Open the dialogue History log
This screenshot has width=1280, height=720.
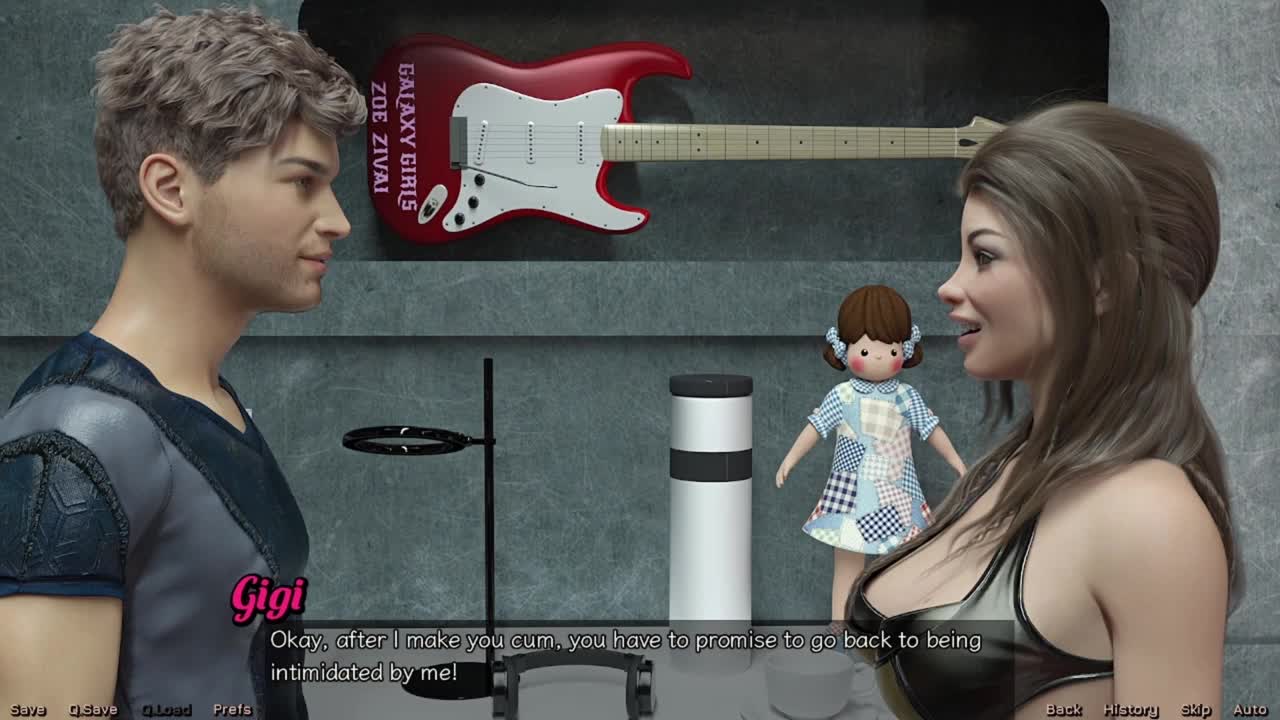pos(1130,709)
